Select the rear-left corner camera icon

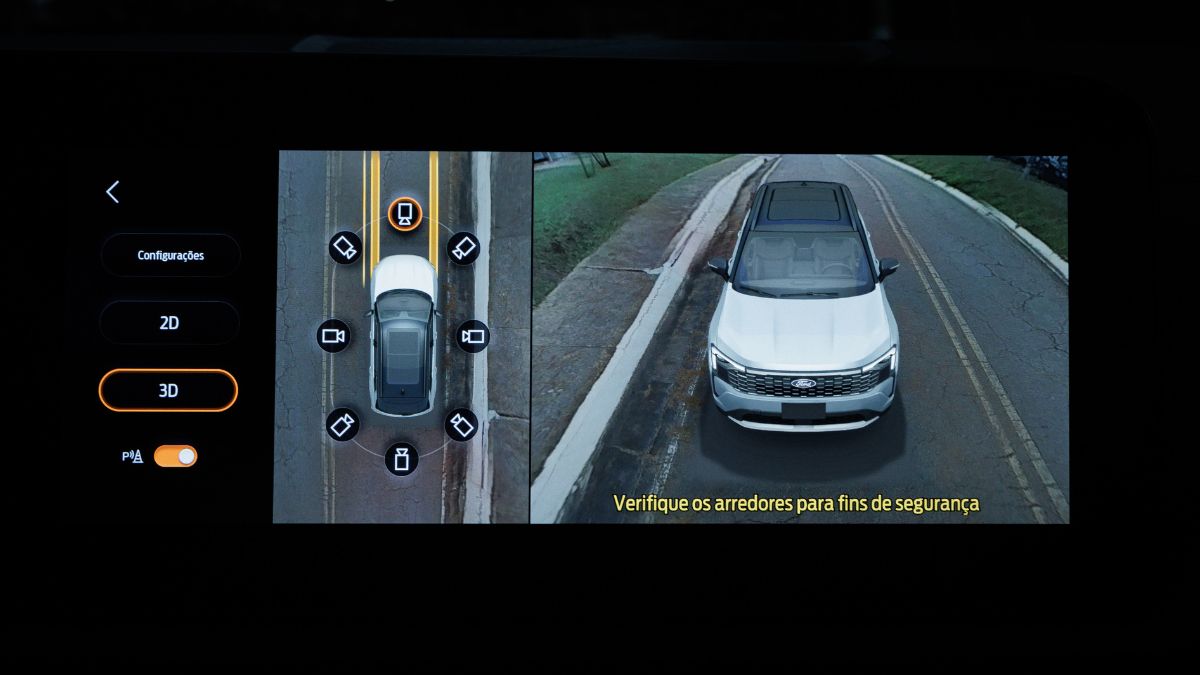tap(342, 425)
